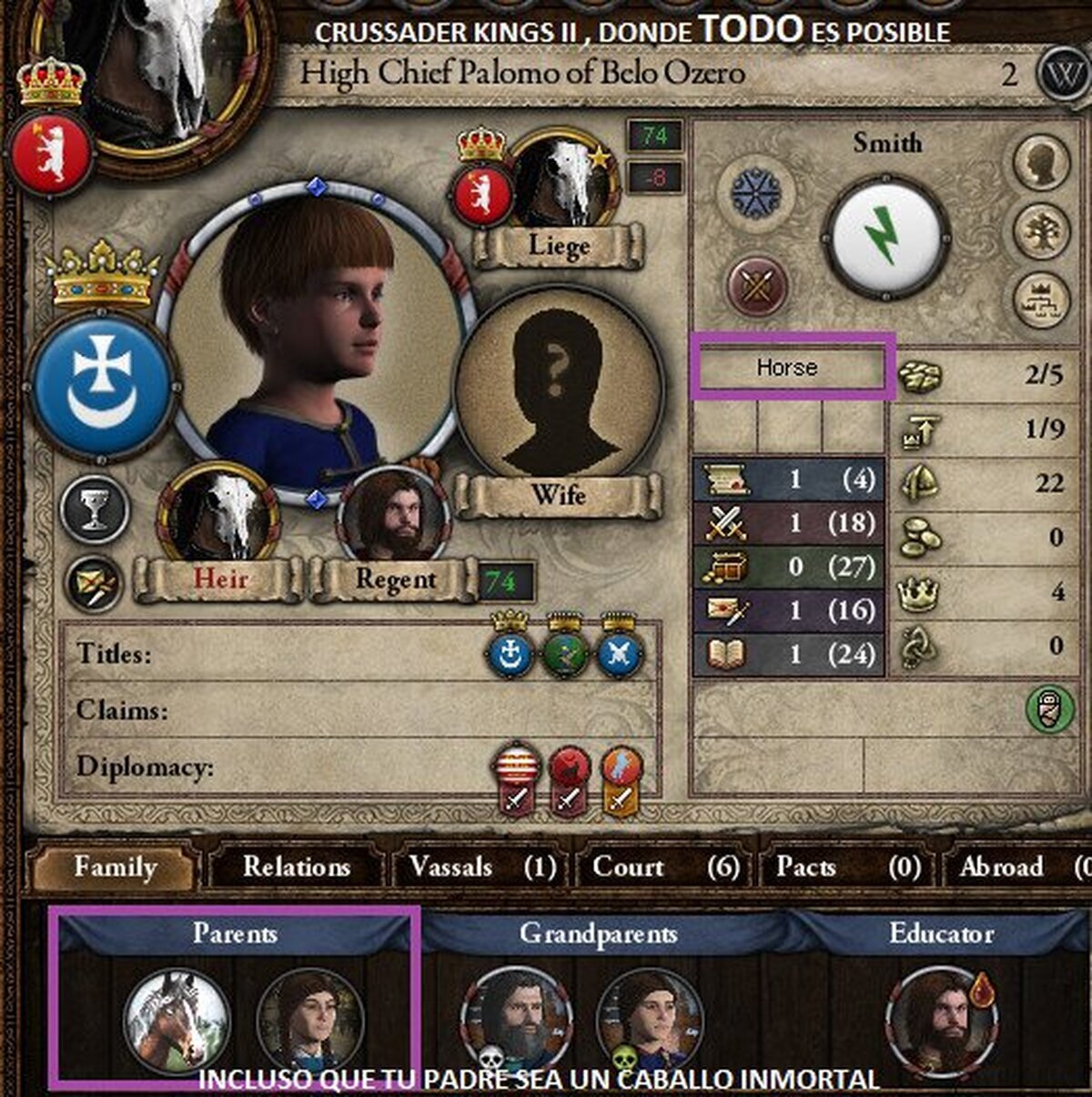Switch to the Family tab

pos(115,868)
